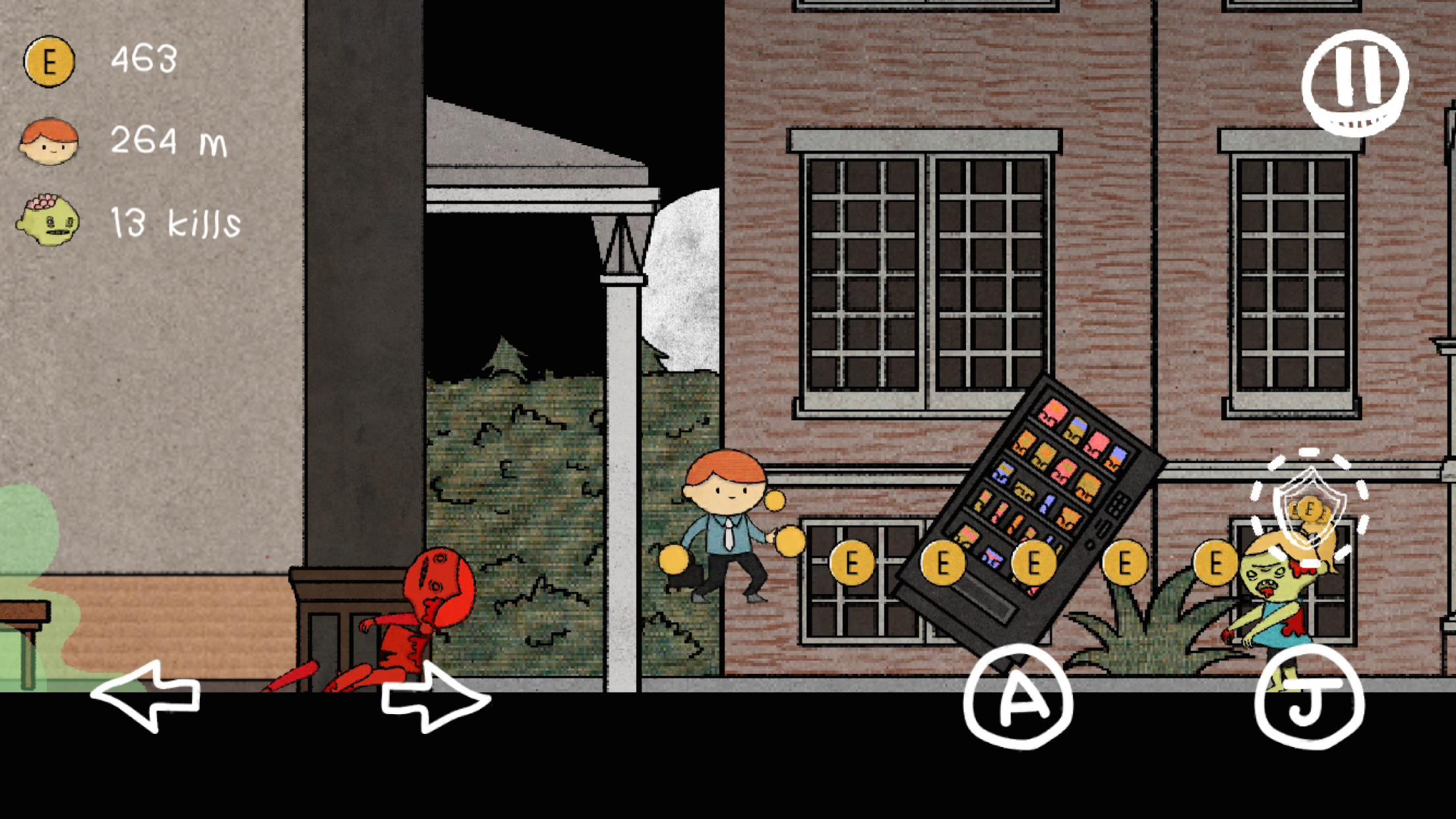Tap the left arrow move button

click(146, 696)
